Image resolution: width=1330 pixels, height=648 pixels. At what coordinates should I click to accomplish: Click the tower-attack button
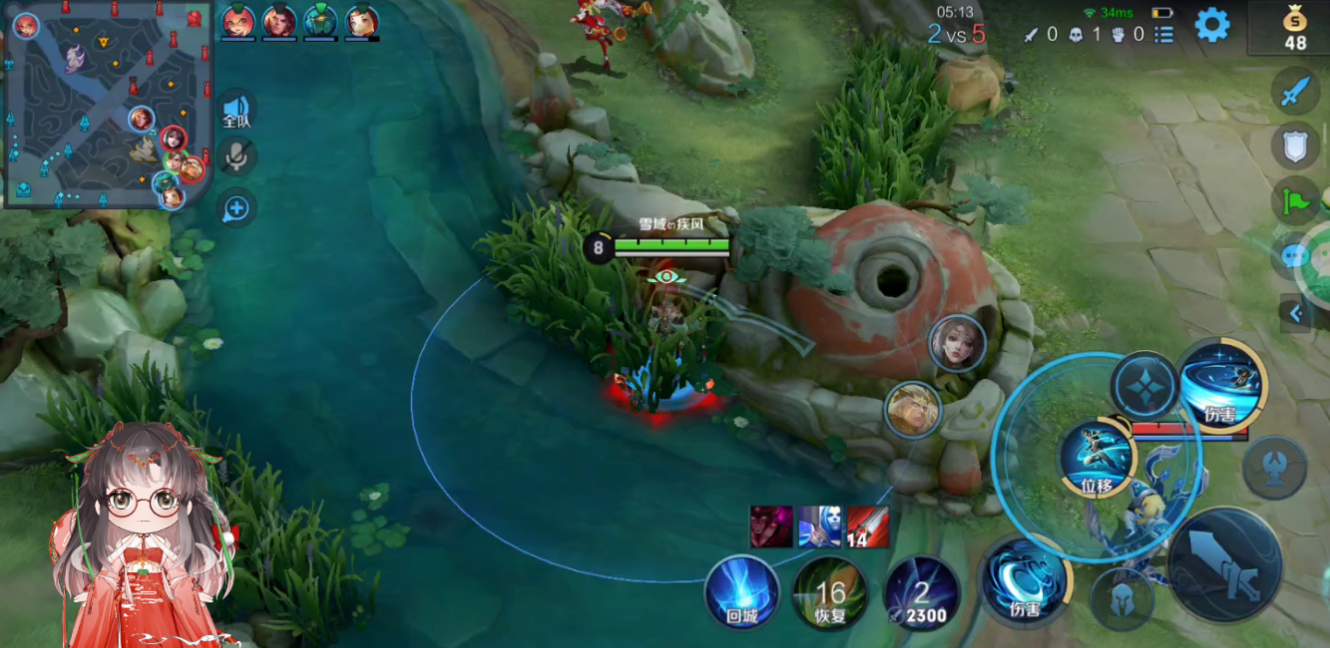coord(1274,468)
